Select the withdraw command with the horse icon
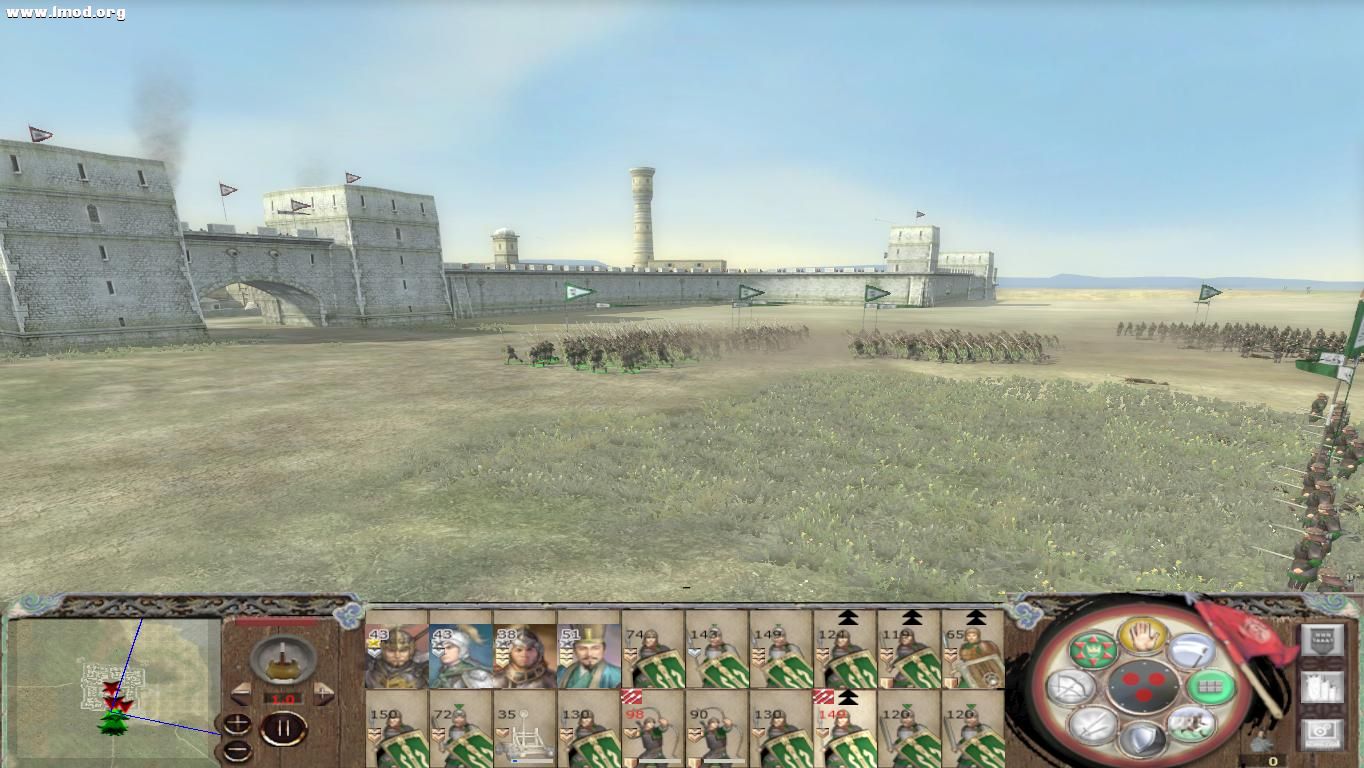Viewport: 1364px width, 768px height. click(x=1192, y=724)
